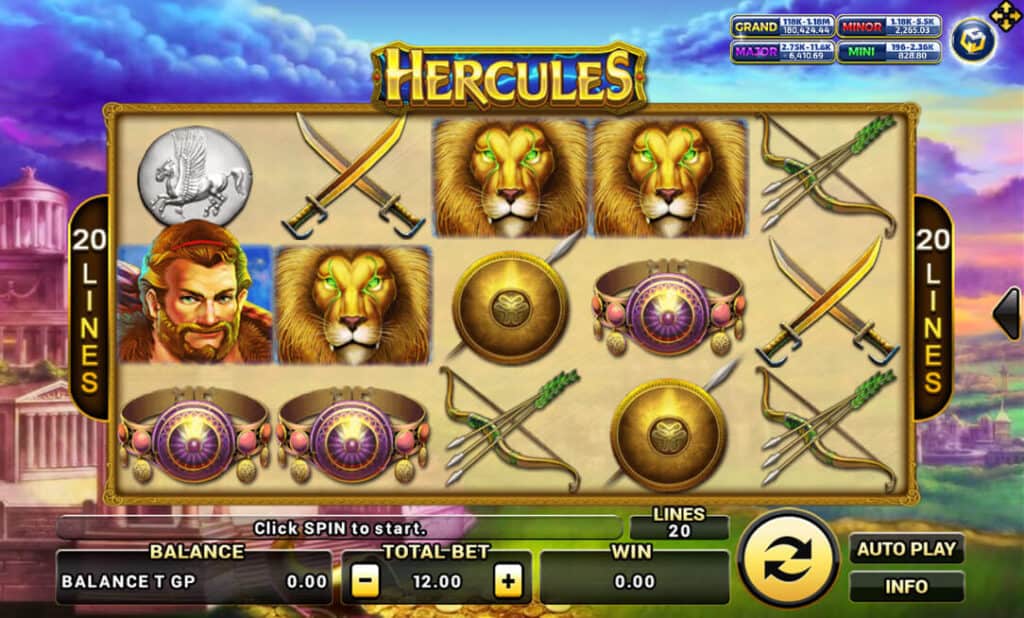Decrease total bet with the minus button
The height and width of the screenshot is (618, 1024).
tap(366, 581)
